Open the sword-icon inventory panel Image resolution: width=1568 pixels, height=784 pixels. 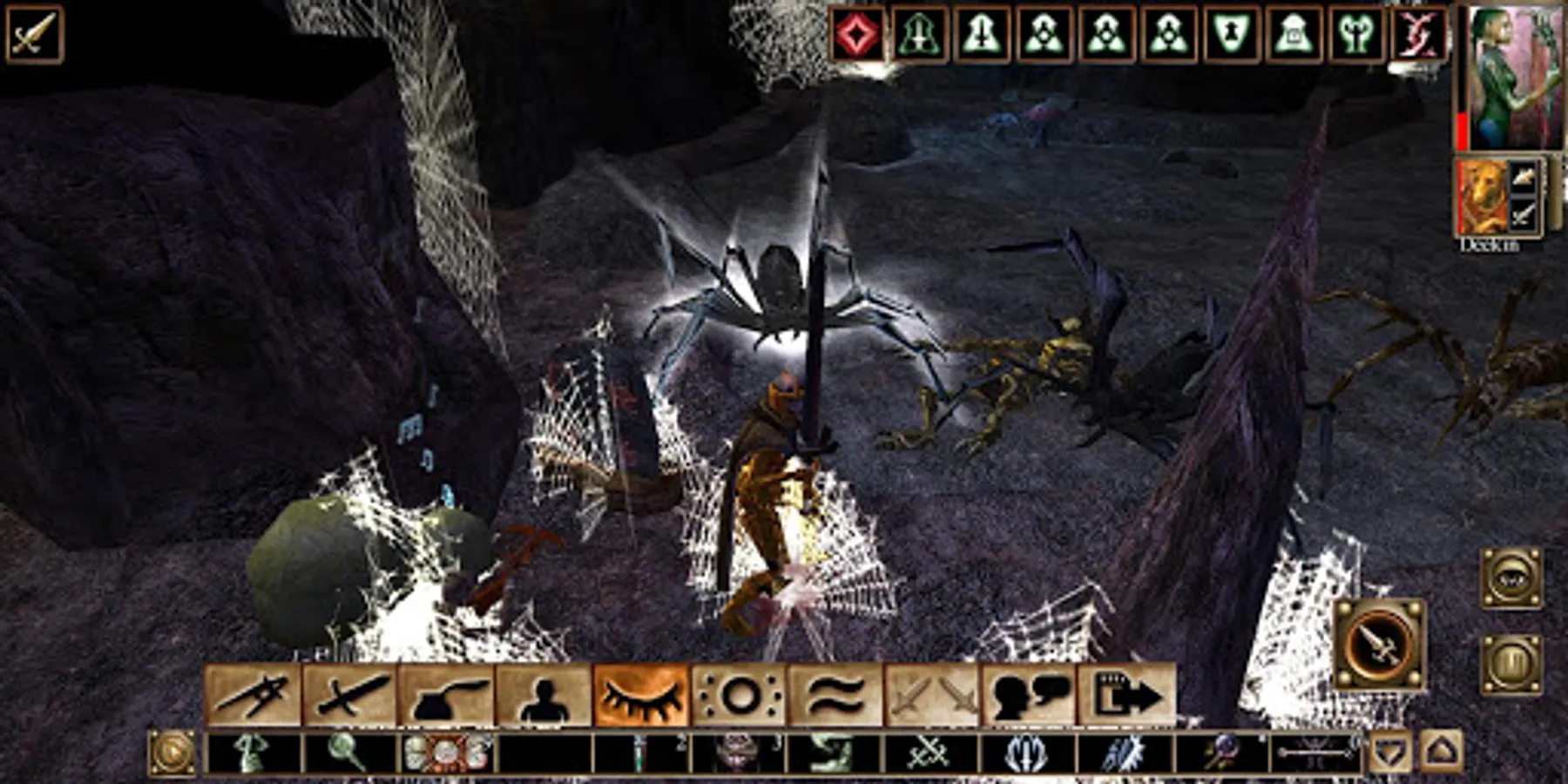[350, 695]
